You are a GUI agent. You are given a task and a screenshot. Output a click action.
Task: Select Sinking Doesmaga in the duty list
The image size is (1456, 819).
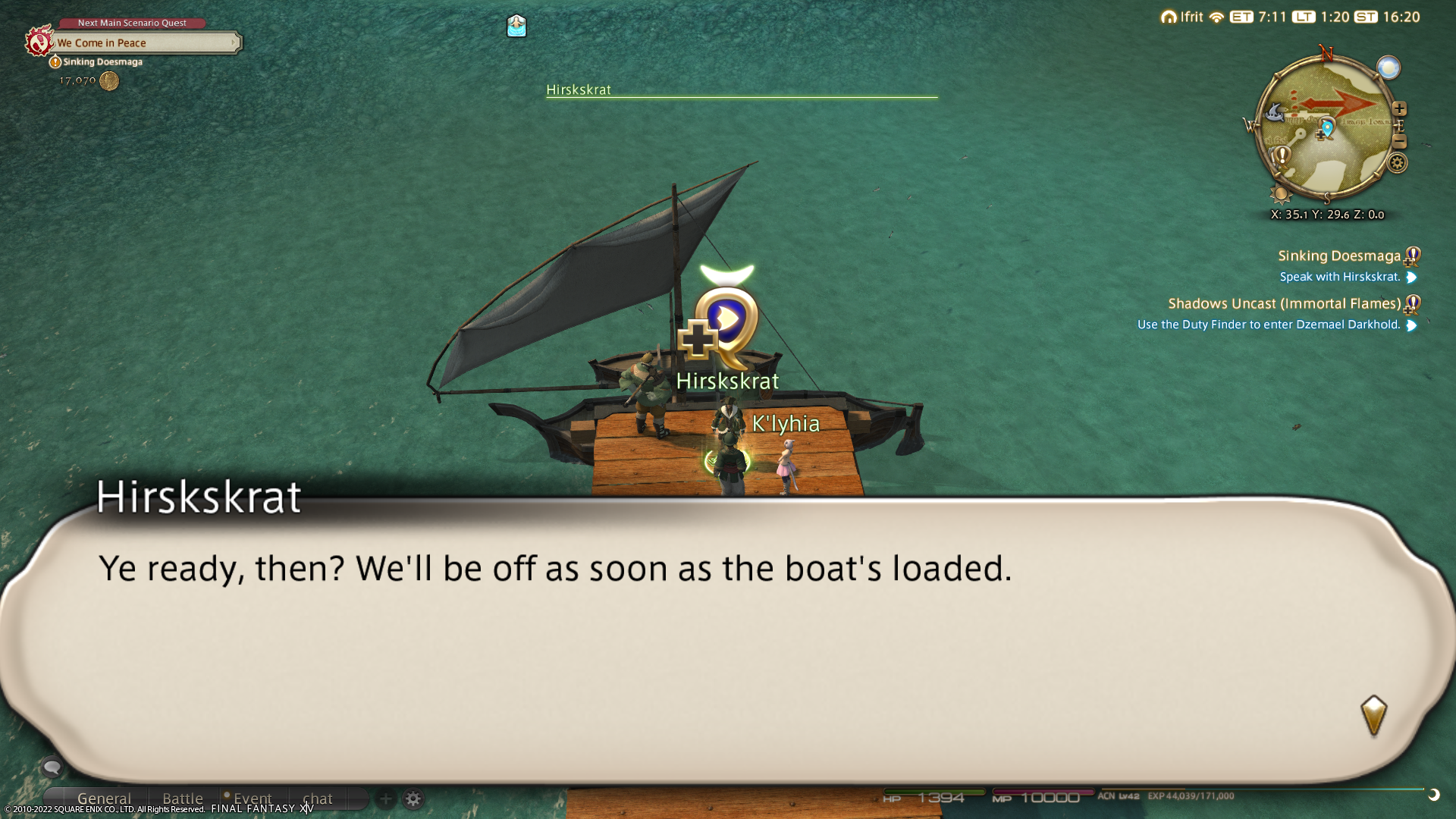pyautogui.click(x=1338, y=256)
